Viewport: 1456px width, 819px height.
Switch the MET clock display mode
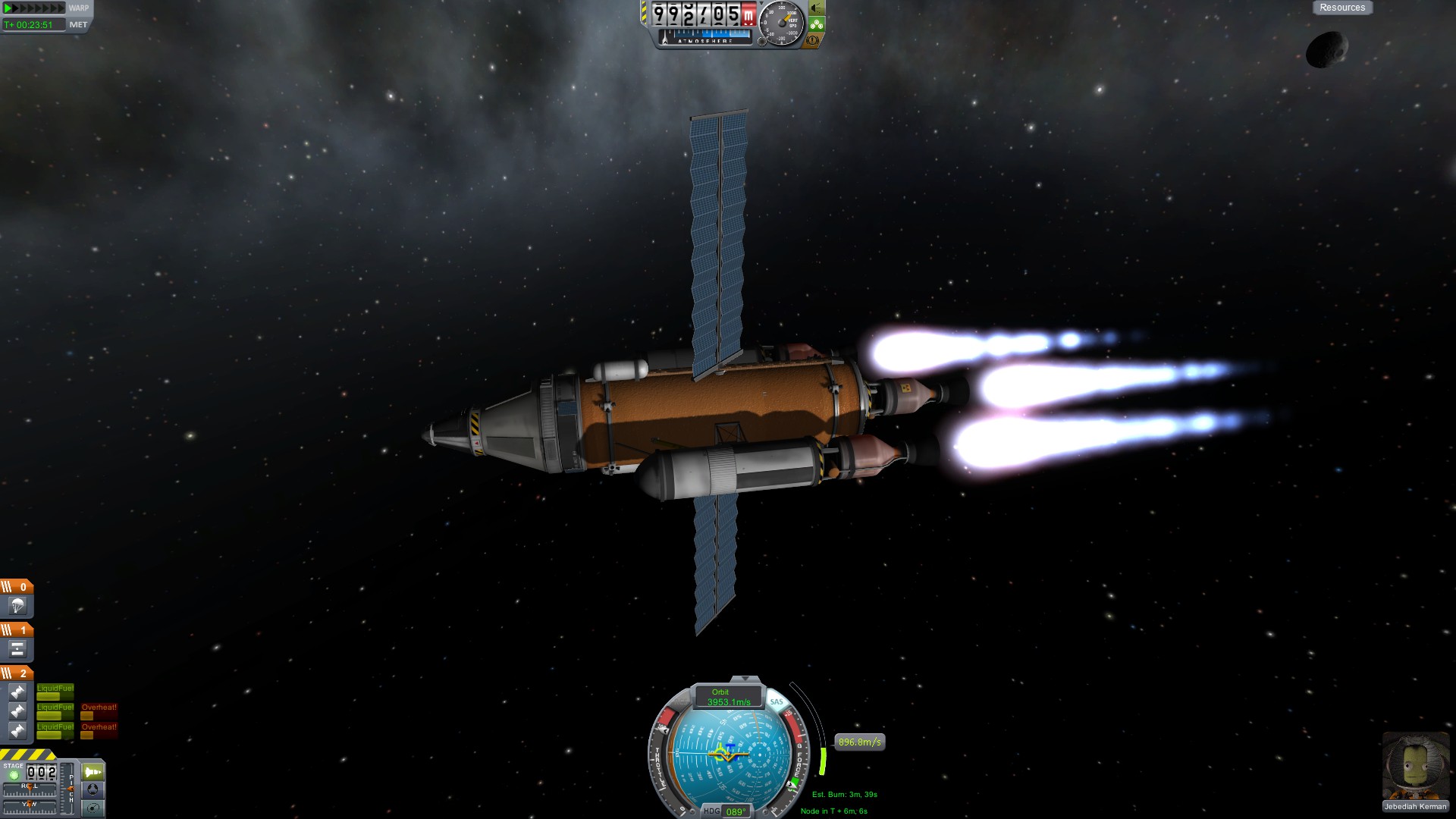pyautogui.click(x=78, y=24)
